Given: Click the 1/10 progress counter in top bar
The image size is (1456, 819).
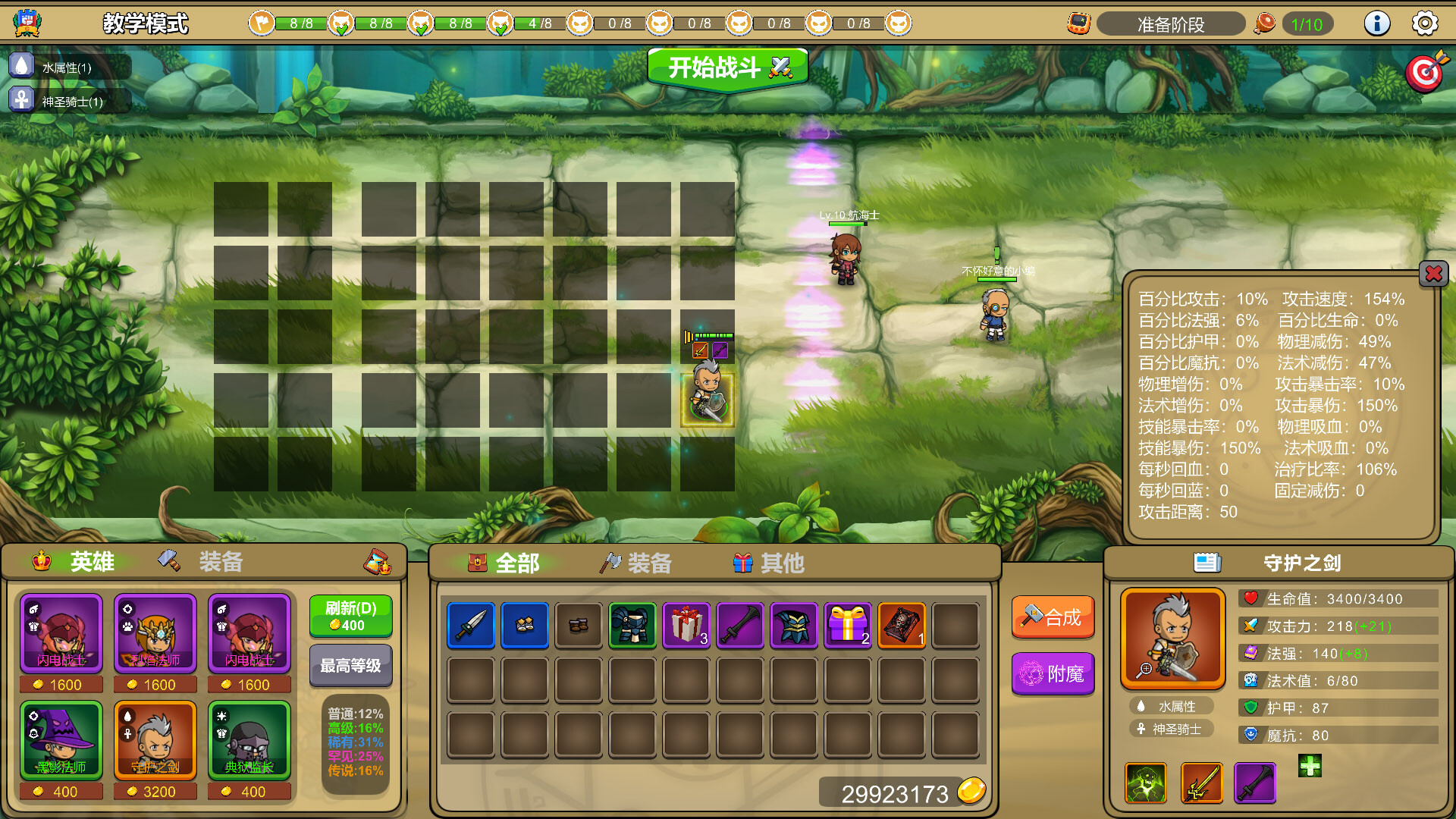Looking at the screenshot, I should click(1307, 24).
